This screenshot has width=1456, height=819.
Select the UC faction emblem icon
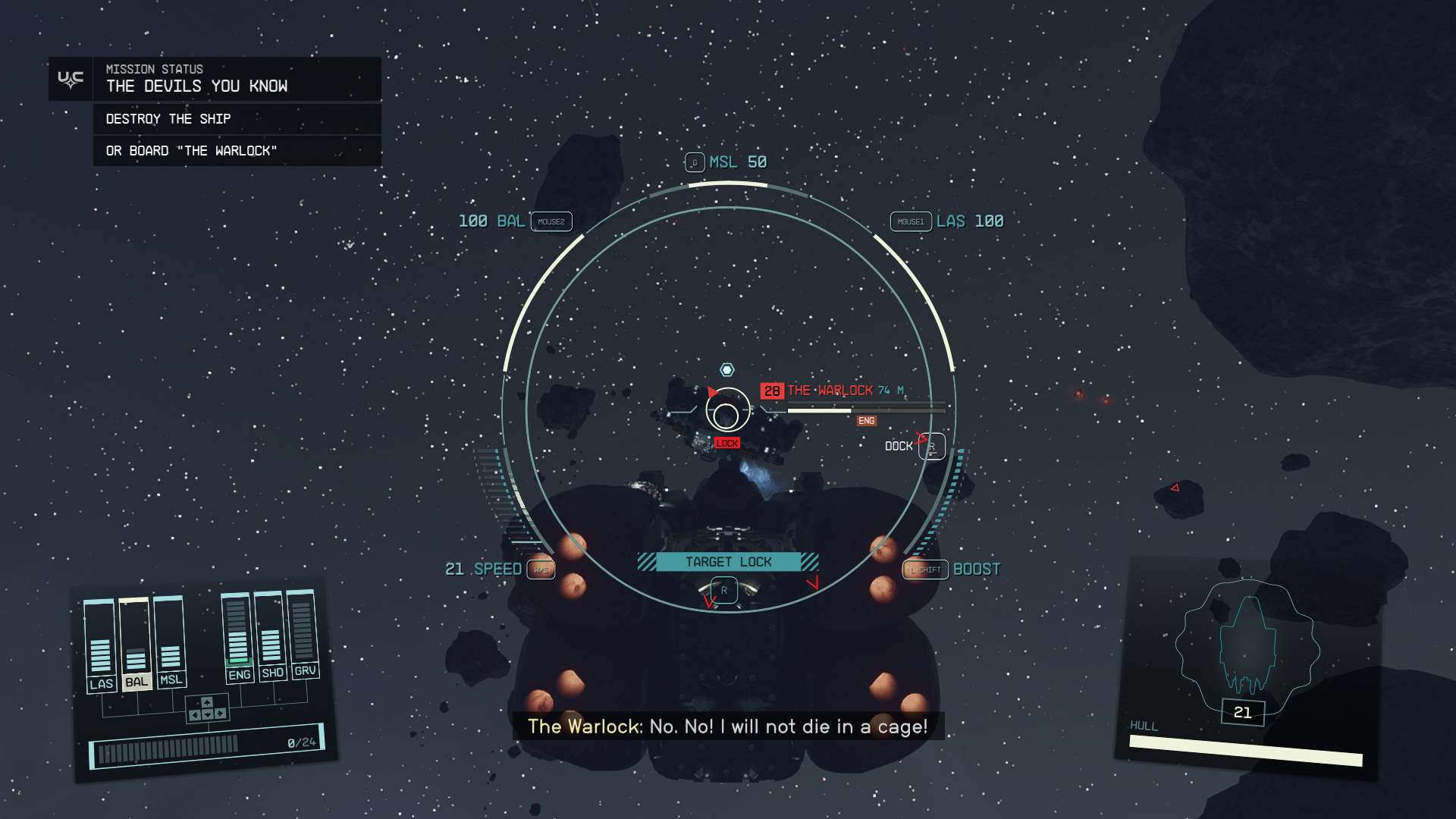click(69, 78)
